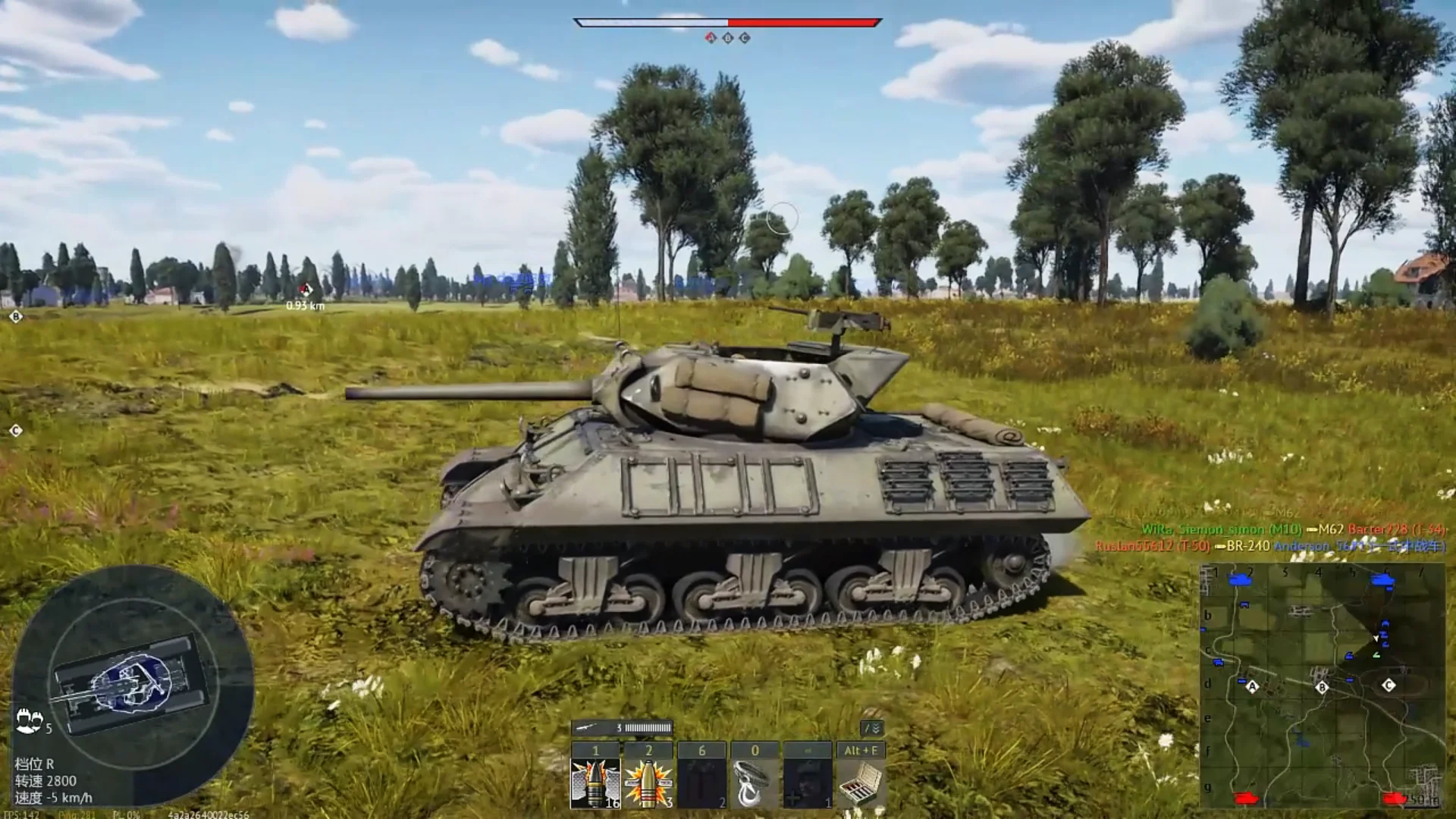Click the red enemy spawn in bottom-left of minimap
Screen dimensions: 1456x819
(x=1246, y=798)
